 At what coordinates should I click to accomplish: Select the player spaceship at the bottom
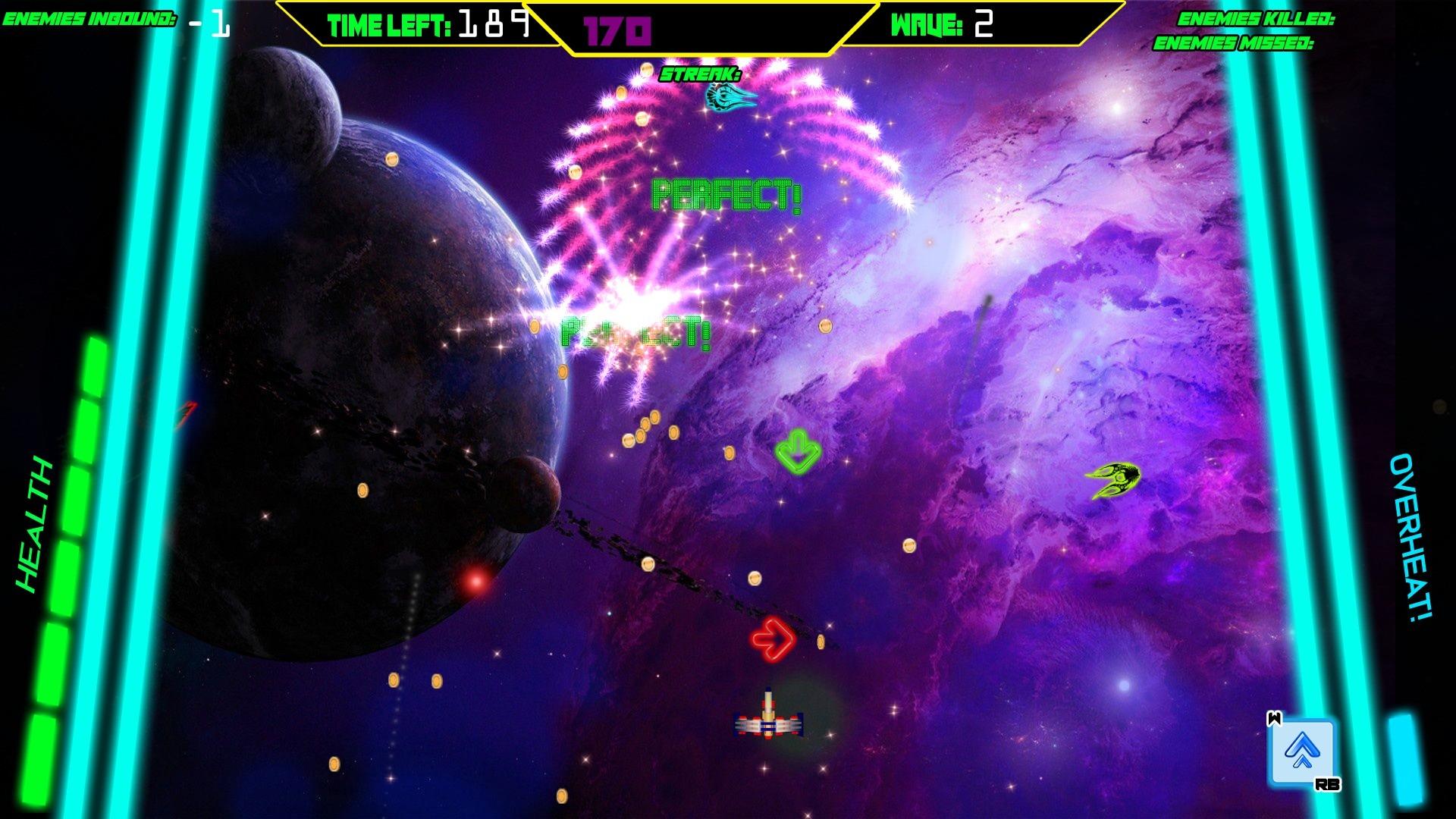(768, 722)
